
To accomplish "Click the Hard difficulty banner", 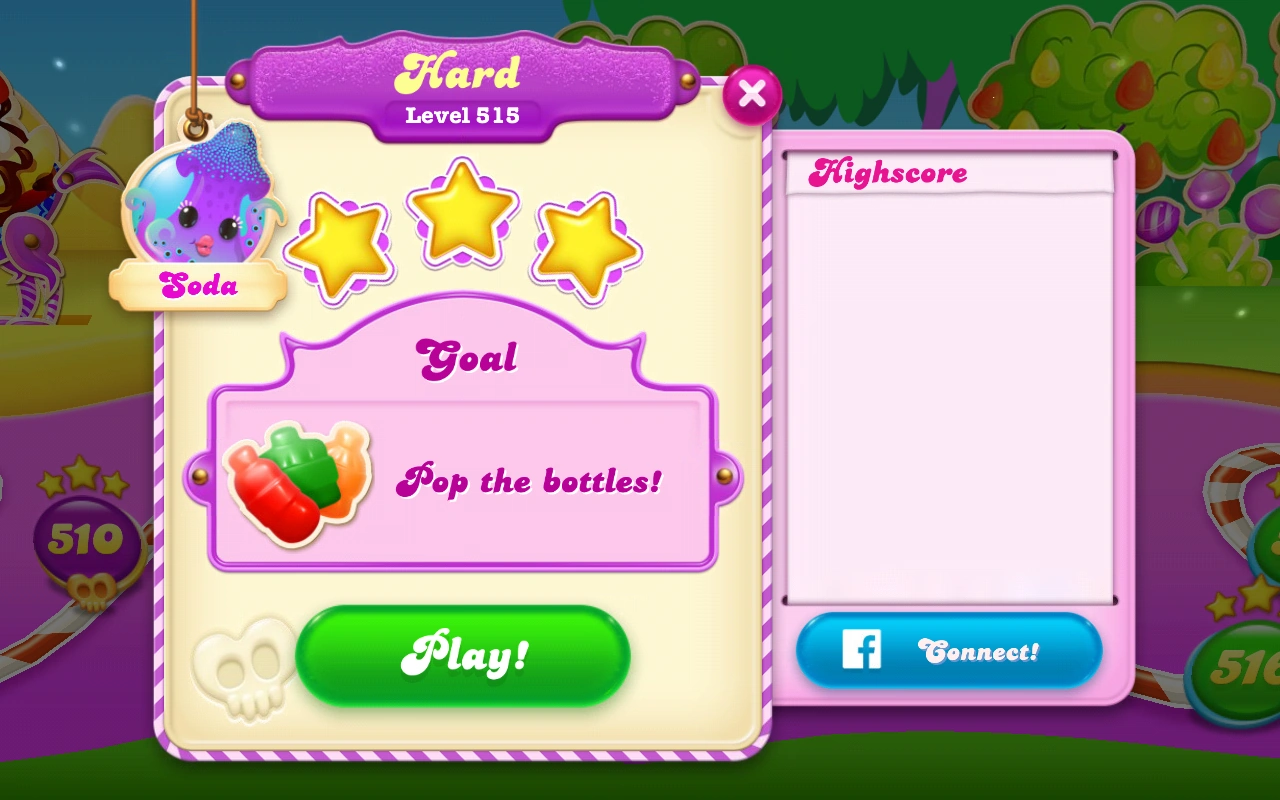I will [x=463, y=70].
